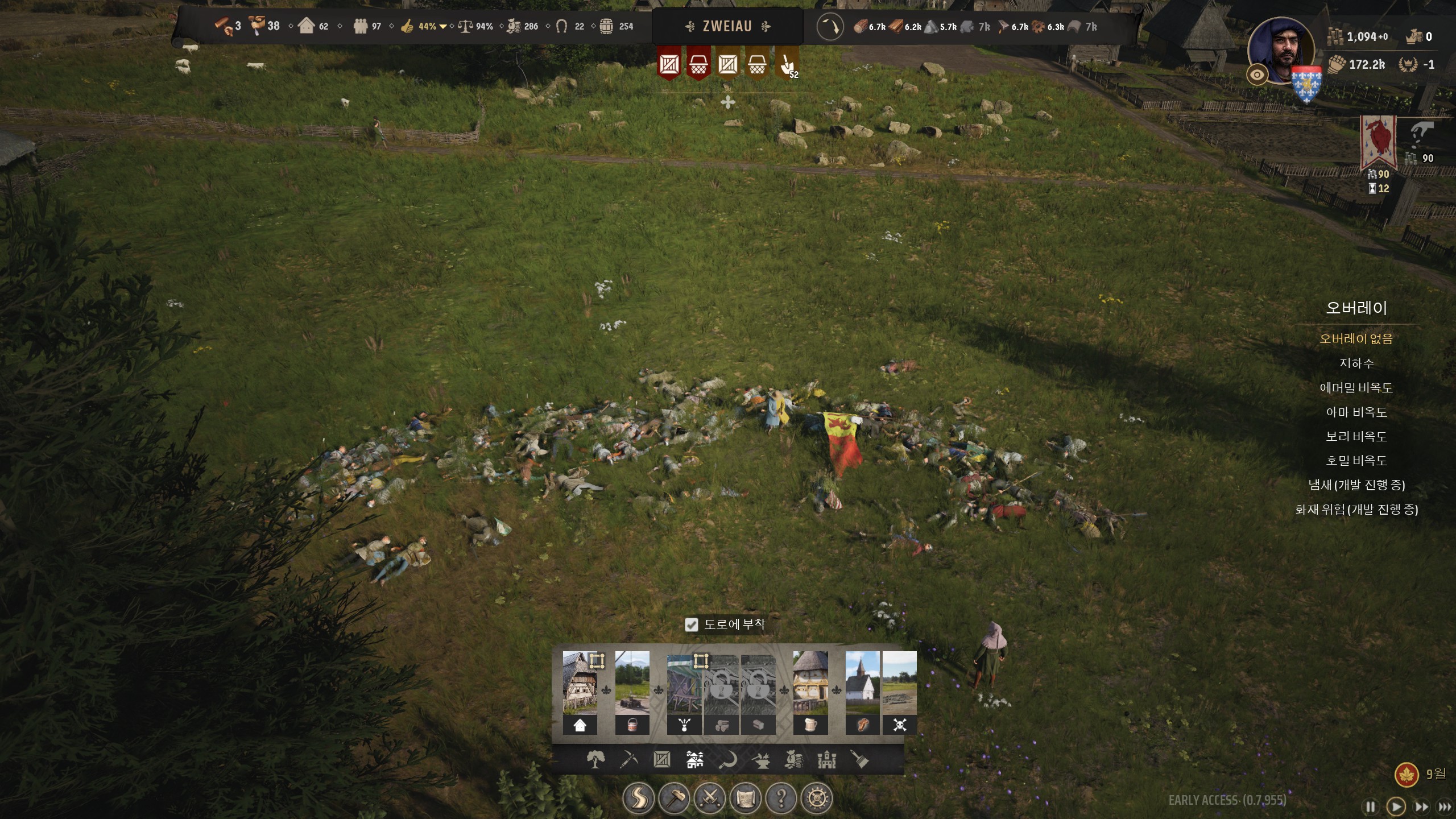Open the construction hammer menu
Viewport: 1456px width, 819px height.
point(674,799)
